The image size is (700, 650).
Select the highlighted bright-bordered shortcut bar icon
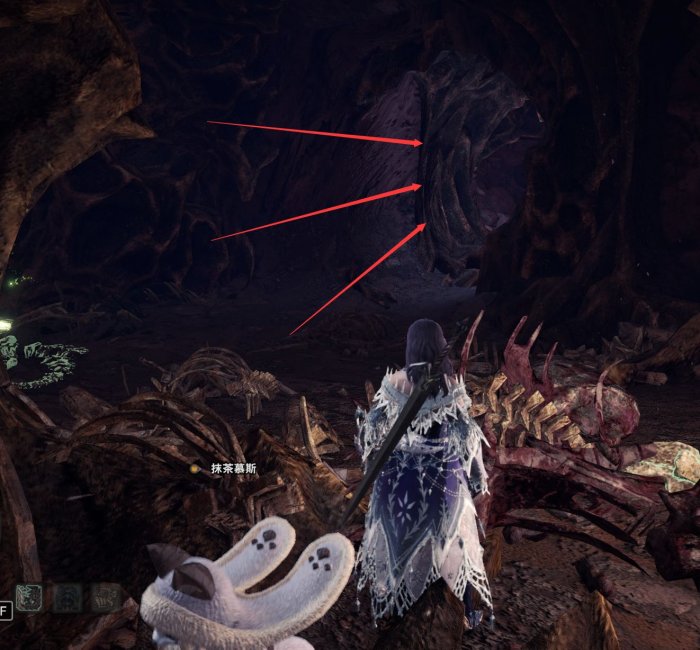coord(29,597)
